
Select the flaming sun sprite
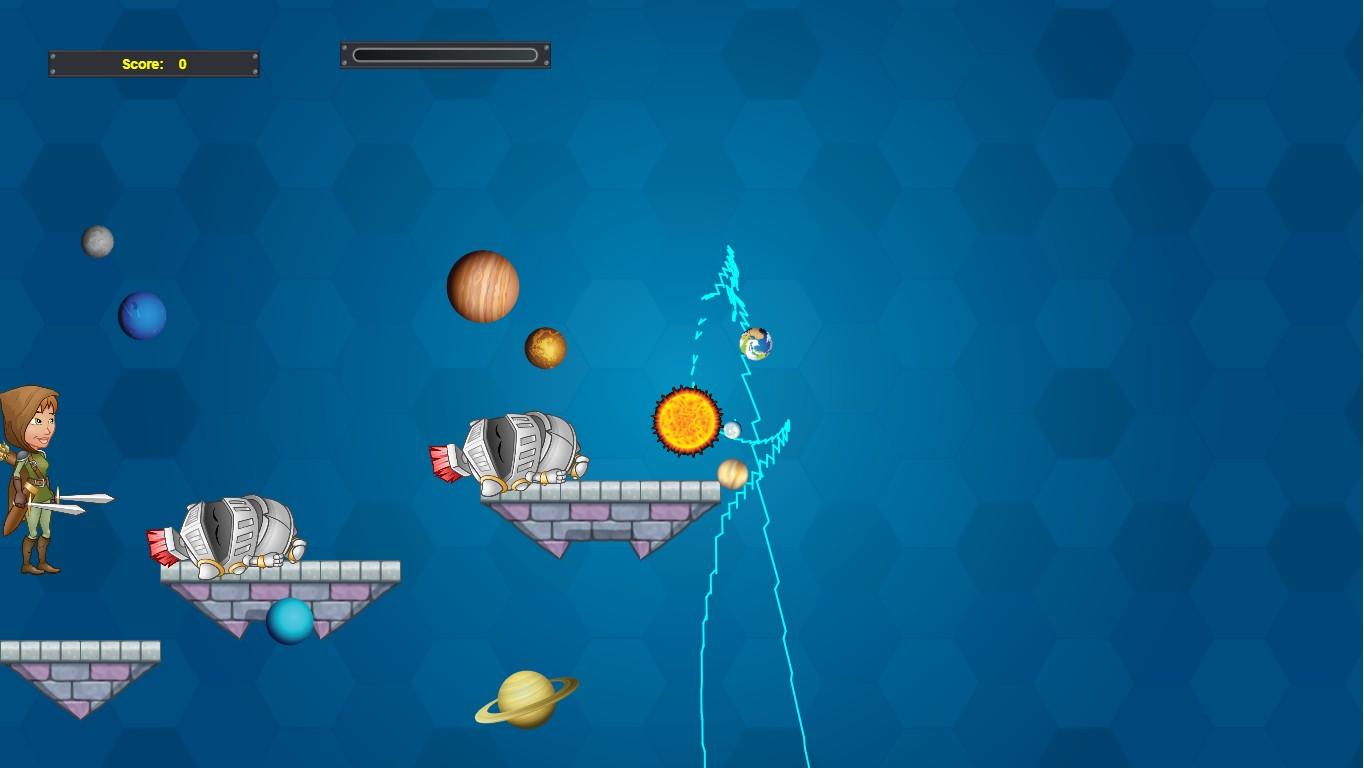[688, 422]
